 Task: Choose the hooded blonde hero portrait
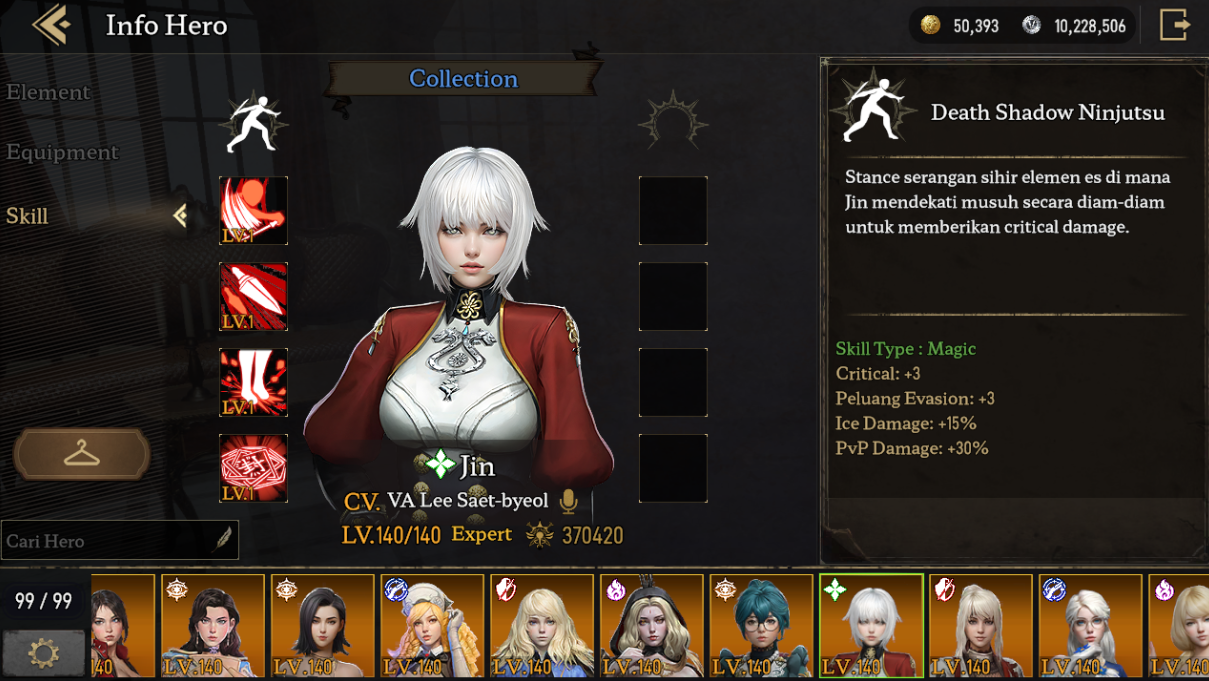[651, 626]
